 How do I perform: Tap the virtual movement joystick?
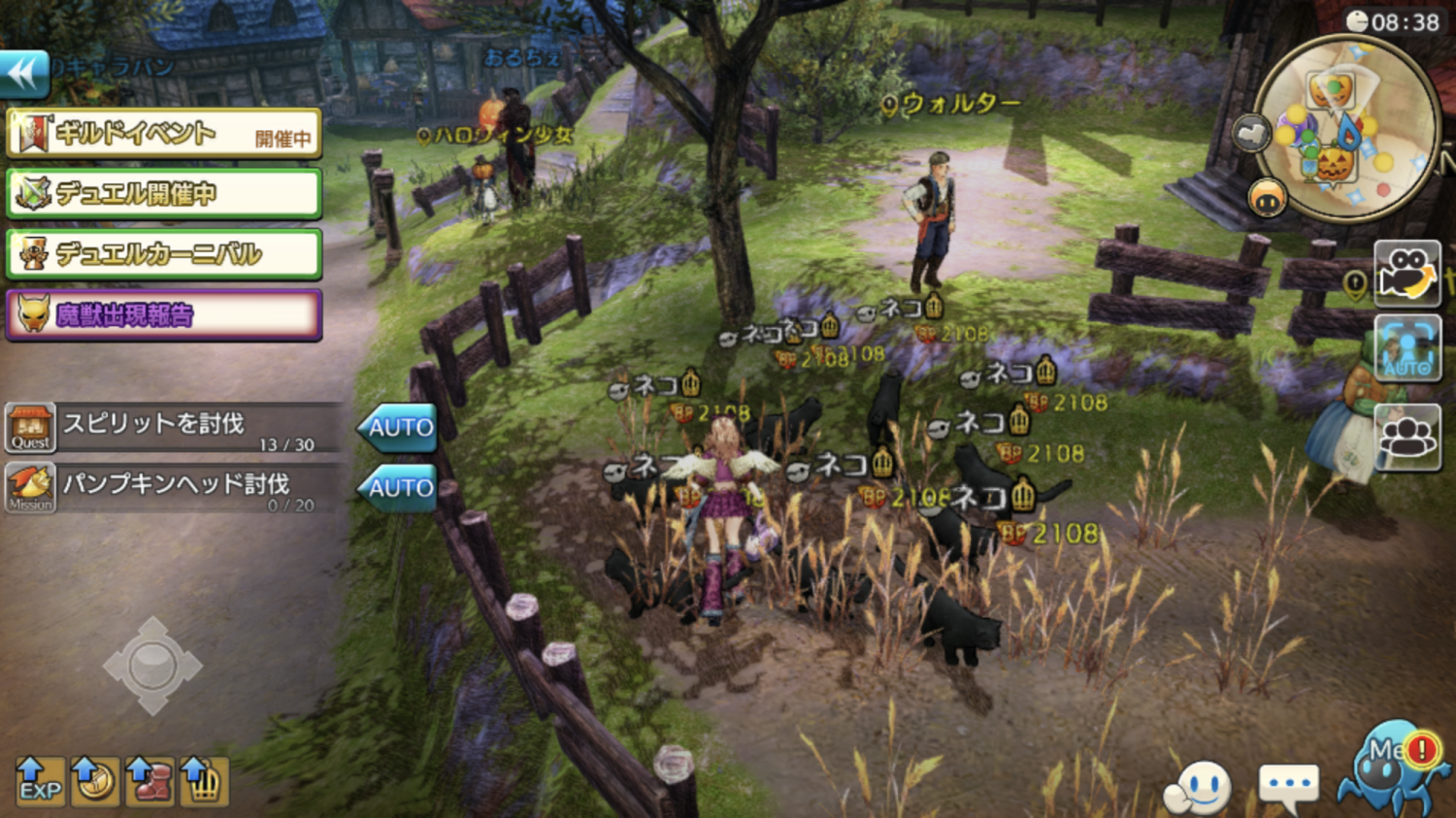152,667
